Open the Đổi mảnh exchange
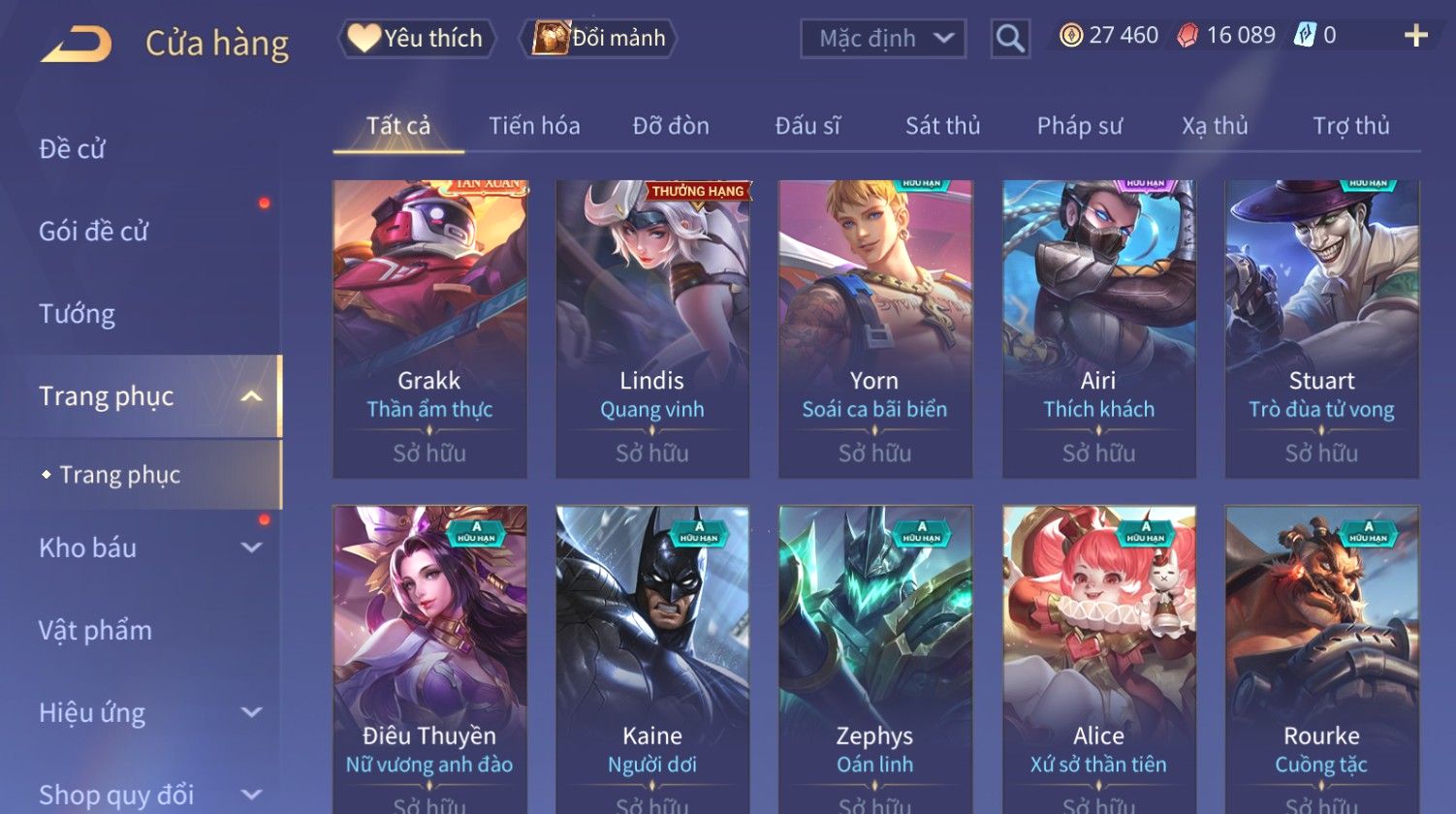 click(x=600, y=39)
